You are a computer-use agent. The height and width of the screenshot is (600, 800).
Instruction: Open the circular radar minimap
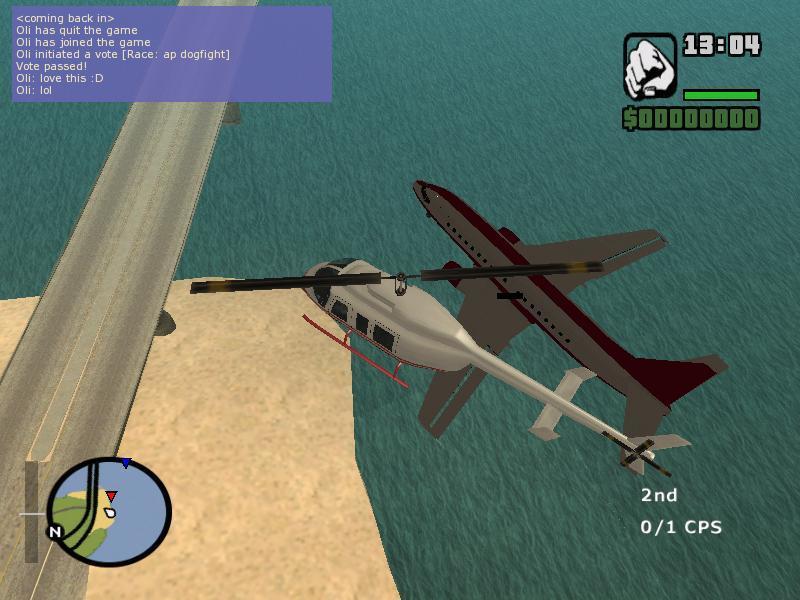coord(109,511)
